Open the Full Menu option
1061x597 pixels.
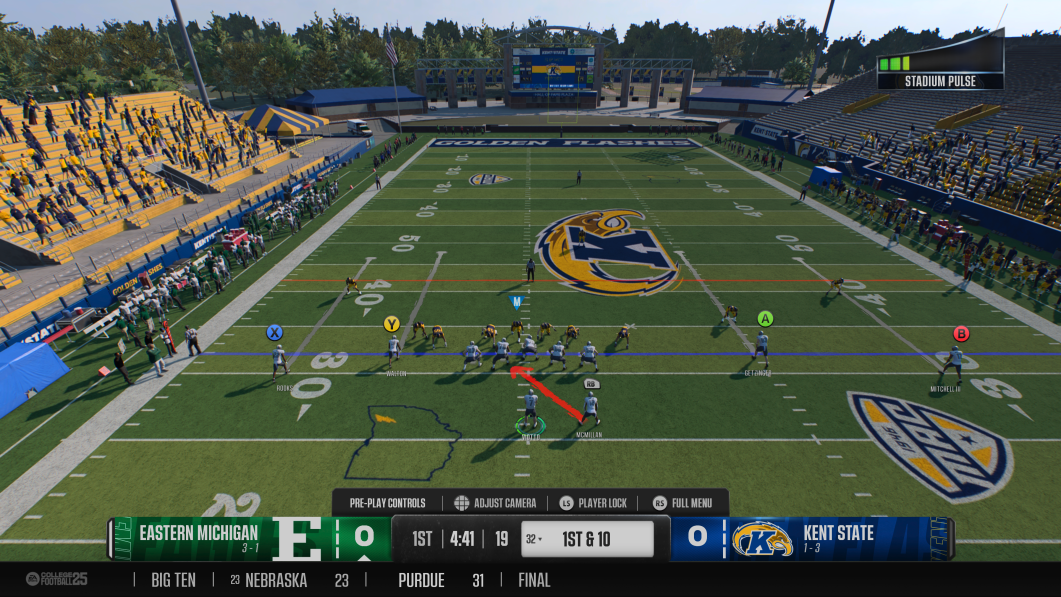coord(683,503)
